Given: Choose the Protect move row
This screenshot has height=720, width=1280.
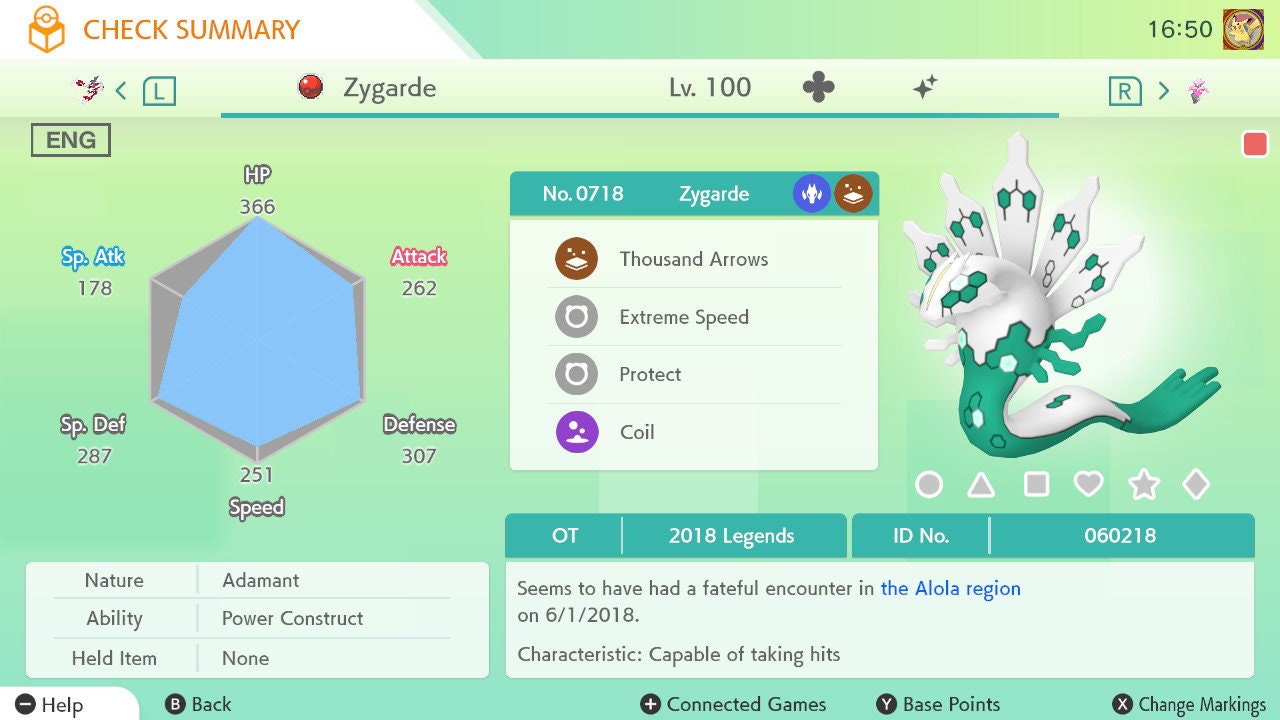Looking at the screenshot, I should 650,374.
